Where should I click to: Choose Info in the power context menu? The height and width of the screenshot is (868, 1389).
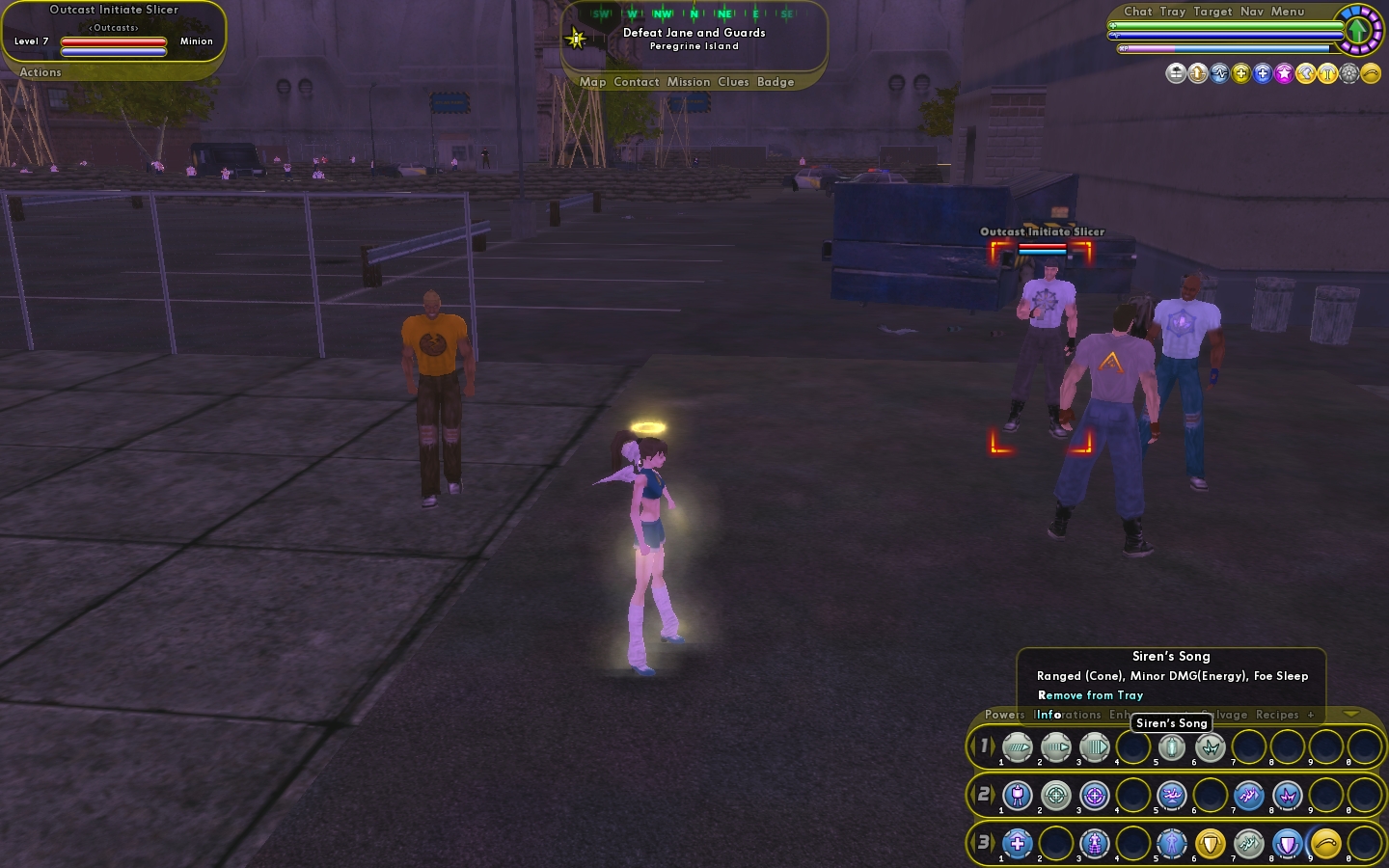1049,715
